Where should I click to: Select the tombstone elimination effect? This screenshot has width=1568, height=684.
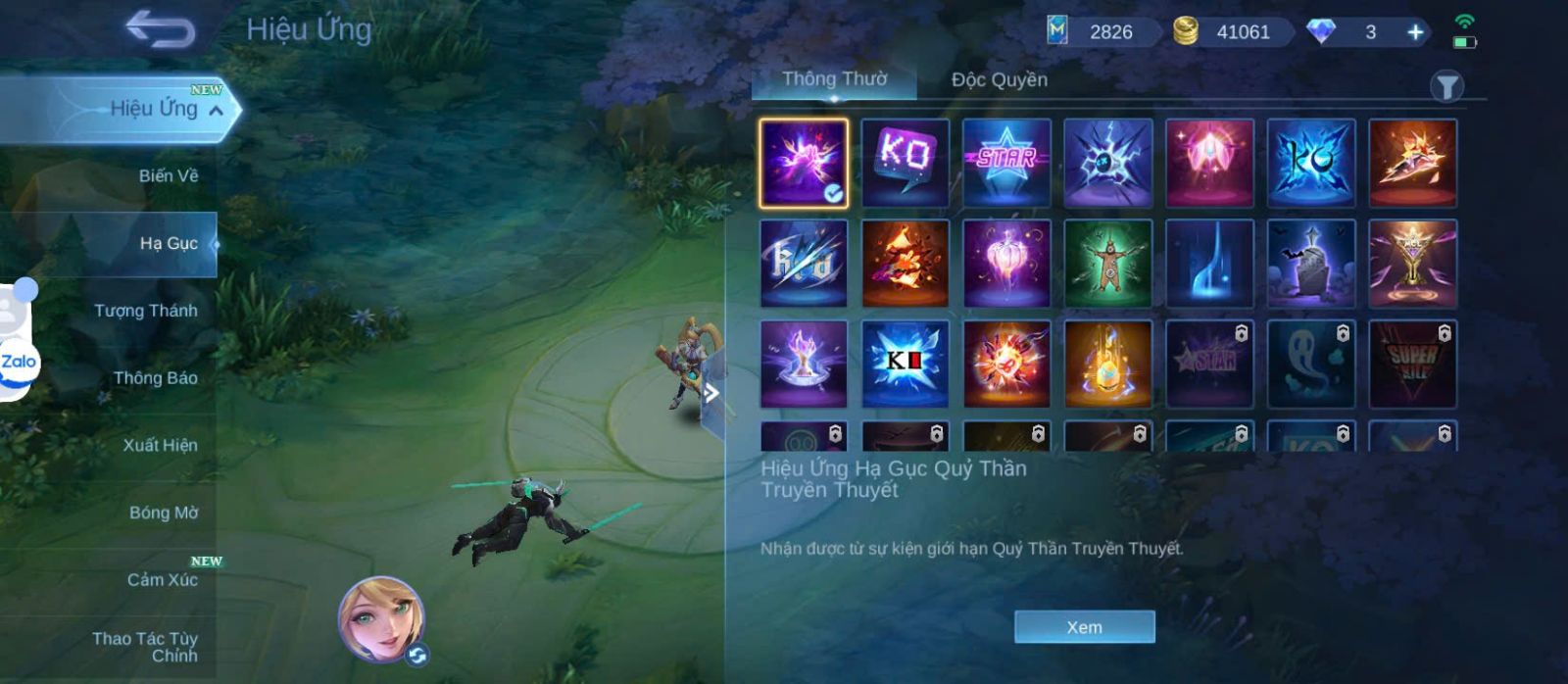click(x=1310, y=264)
